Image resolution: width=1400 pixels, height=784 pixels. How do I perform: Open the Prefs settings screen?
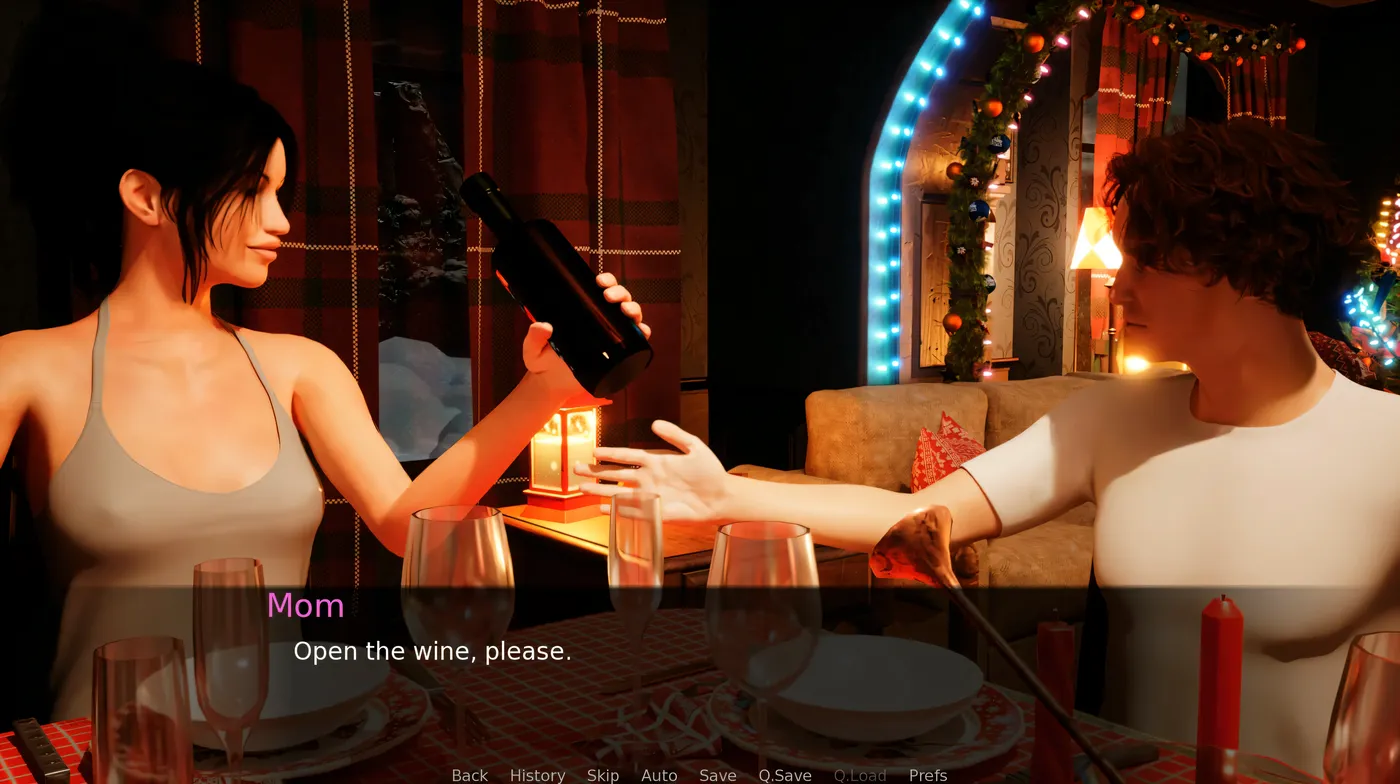928,775
